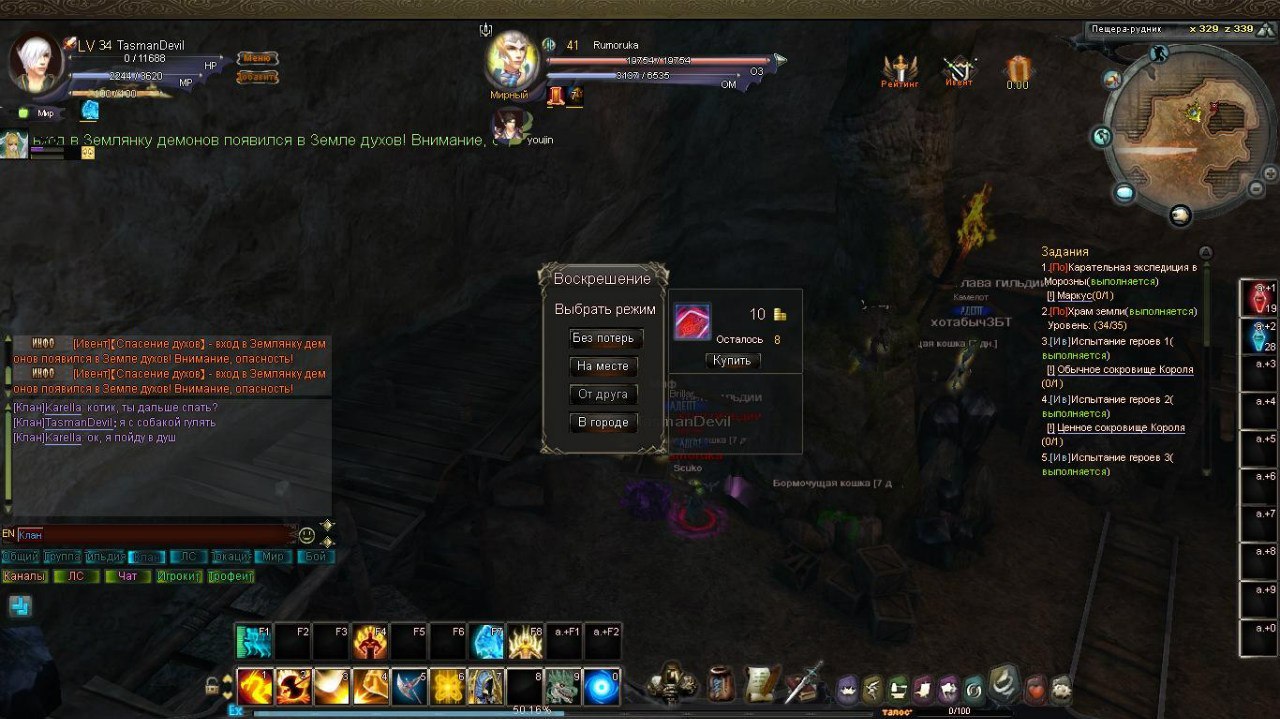Select the "Общий" chat channel tab
Image resolution: width=1280 pixels, height=719 pixels.
(x=20, y=557)
